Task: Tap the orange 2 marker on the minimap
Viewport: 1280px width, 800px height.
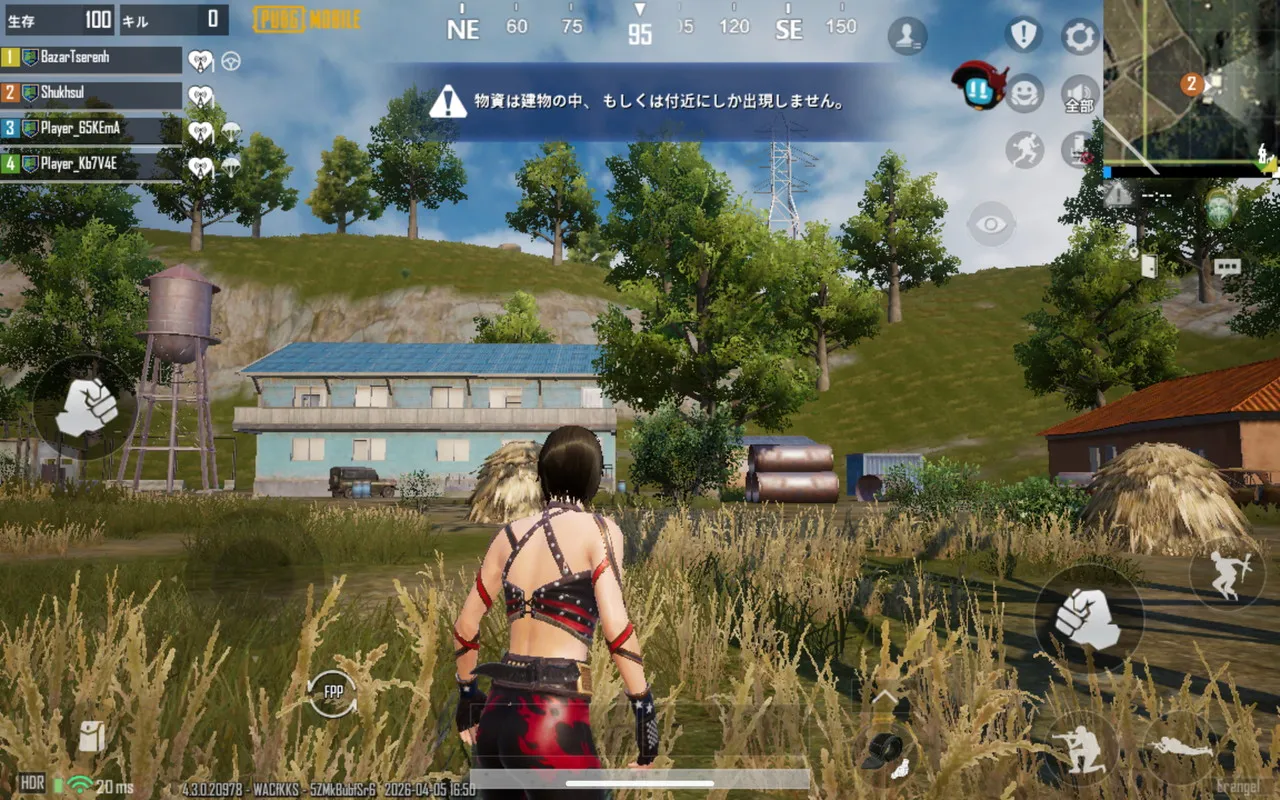Action: point(1192,83)
